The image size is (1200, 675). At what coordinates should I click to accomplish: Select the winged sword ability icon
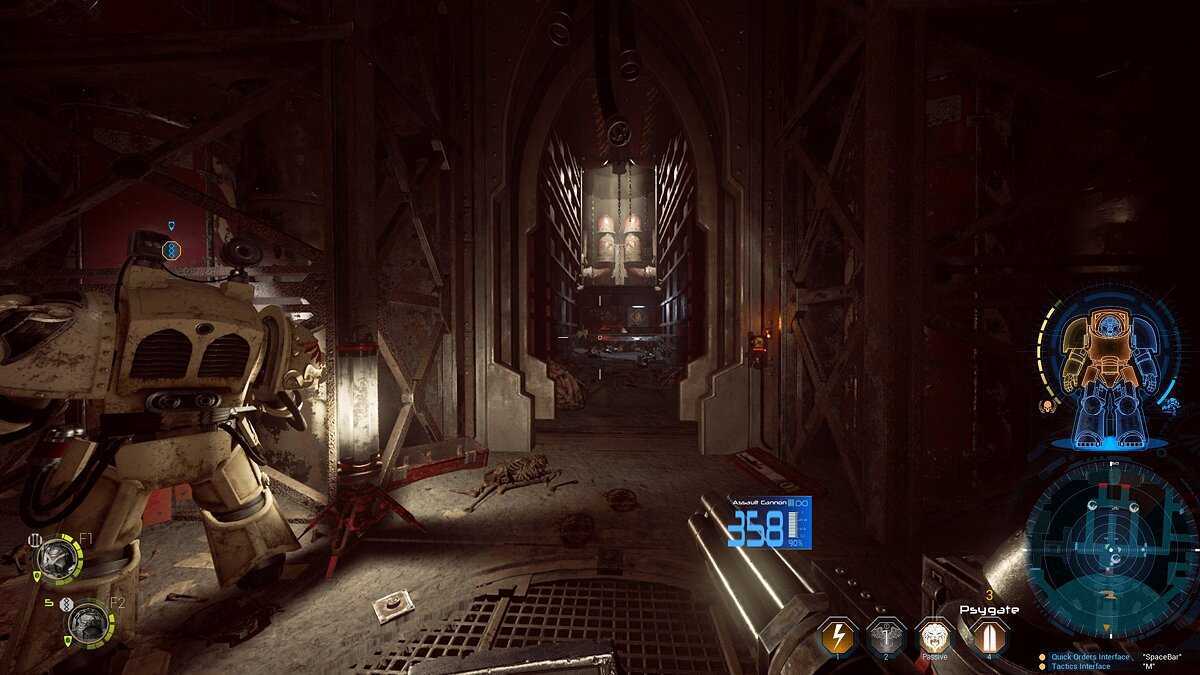tap(886, 636)
